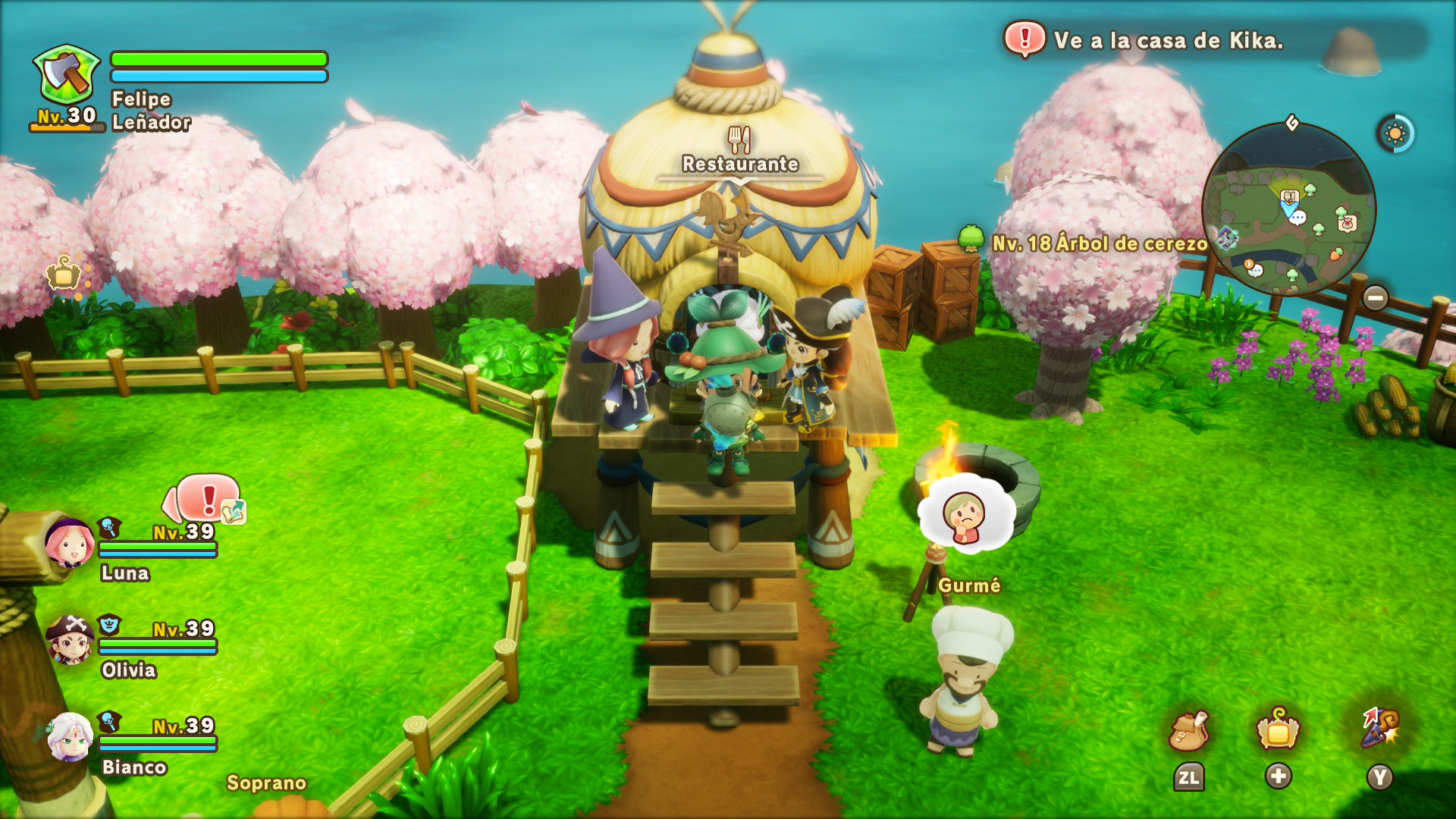This screenshot has height=819, width=1456.
Task: Click the minimap zoom-out minus button
Action: [x=1375, y=297]
